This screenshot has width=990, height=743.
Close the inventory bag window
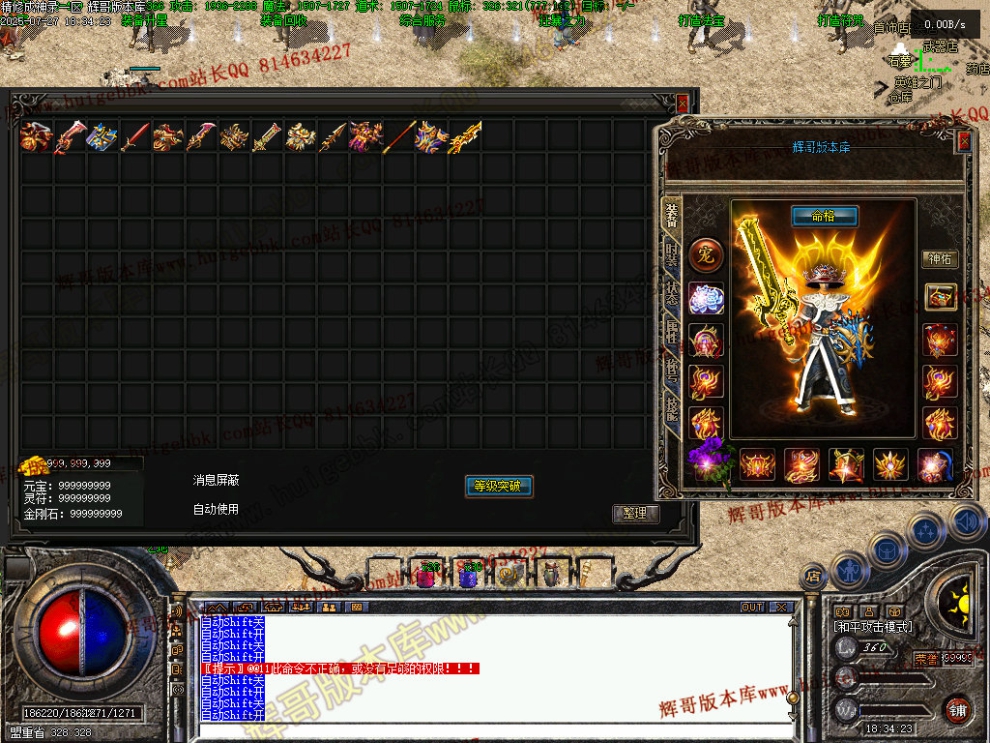(682, 103)
